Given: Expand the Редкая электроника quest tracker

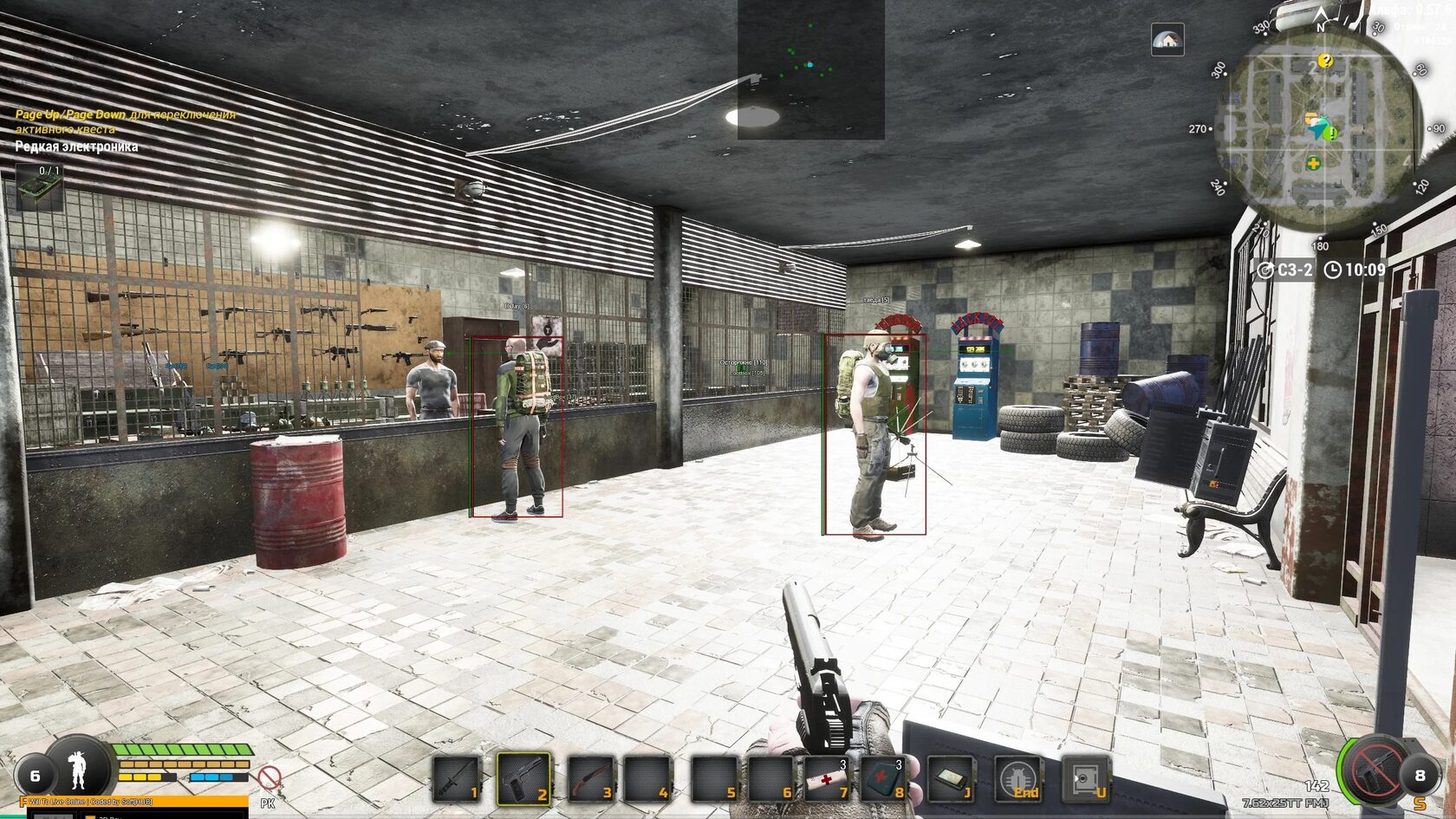Looking at the screenshot, I should (x=78, y=146).
